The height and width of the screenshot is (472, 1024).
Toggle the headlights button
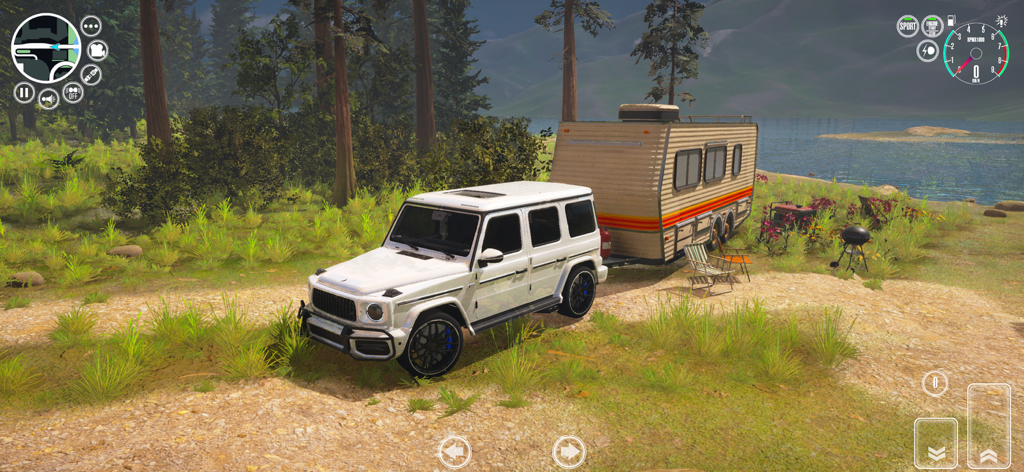[928, 50]
